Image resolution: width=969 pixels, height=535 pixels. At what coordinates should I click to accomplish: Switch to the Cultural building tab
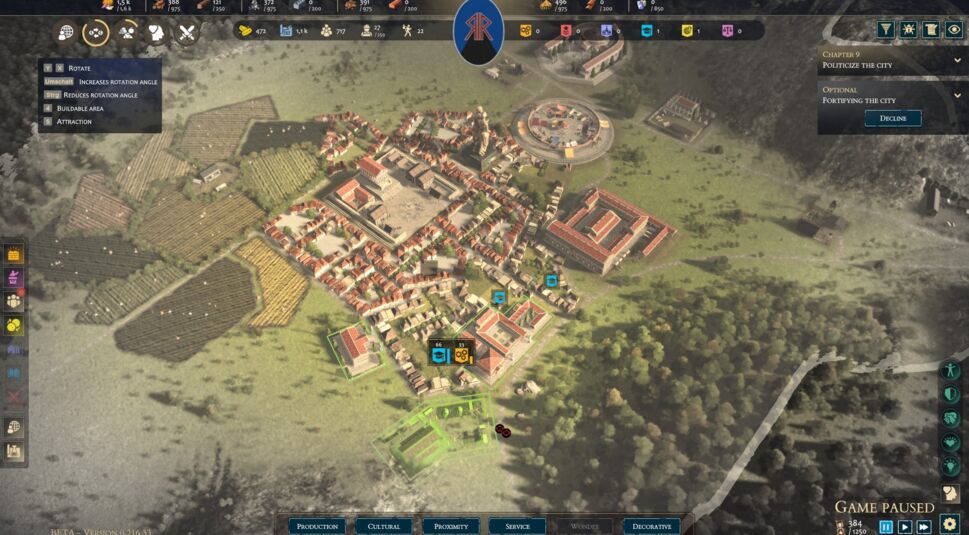pyautogui.click(x=384, y=526)
